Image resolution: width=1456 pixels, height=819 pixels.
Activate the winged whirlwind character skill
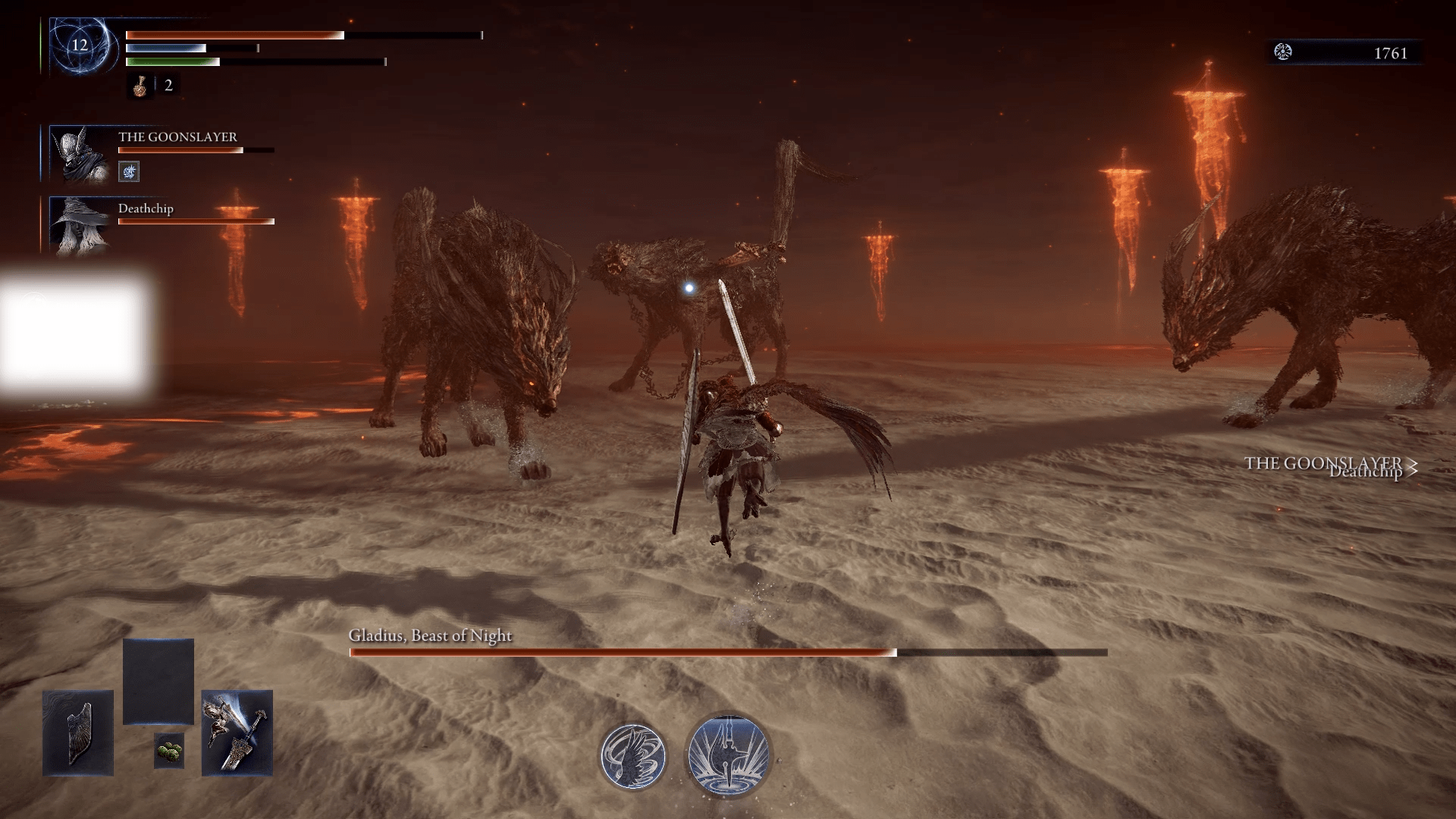(x=633, y=755)
